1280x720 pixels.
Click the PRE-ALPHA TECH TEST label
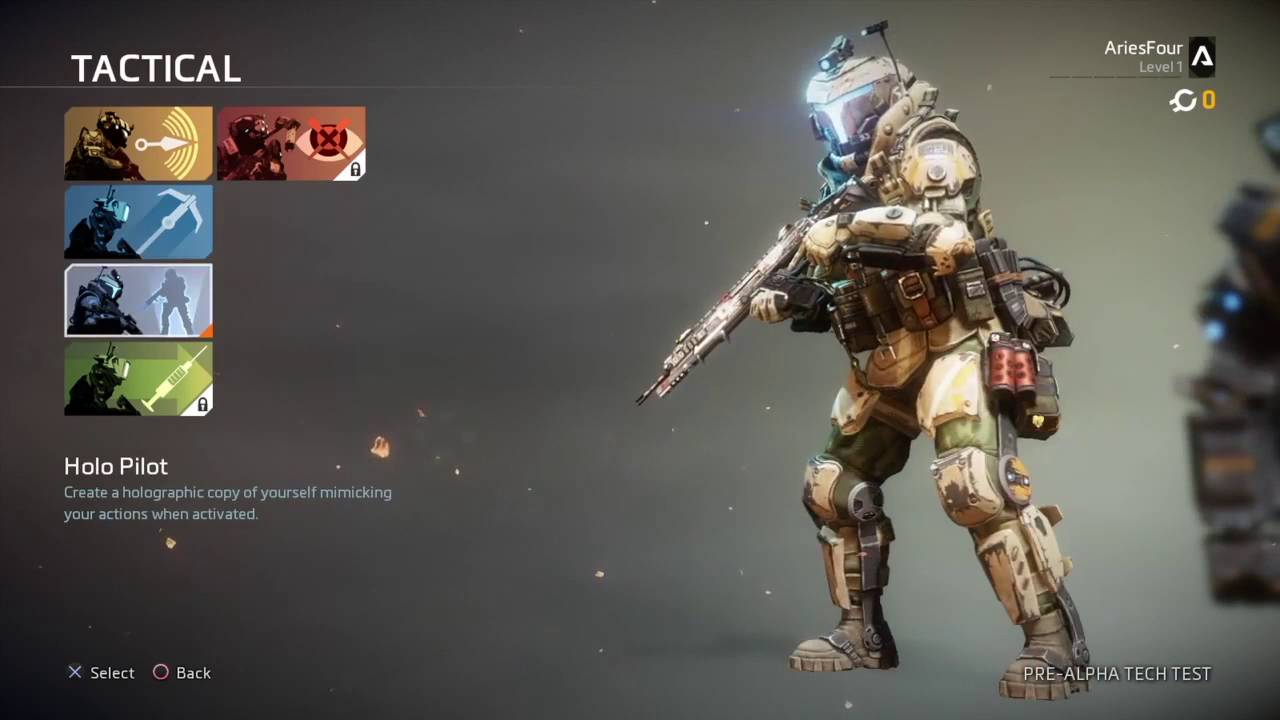[1116, 674]
